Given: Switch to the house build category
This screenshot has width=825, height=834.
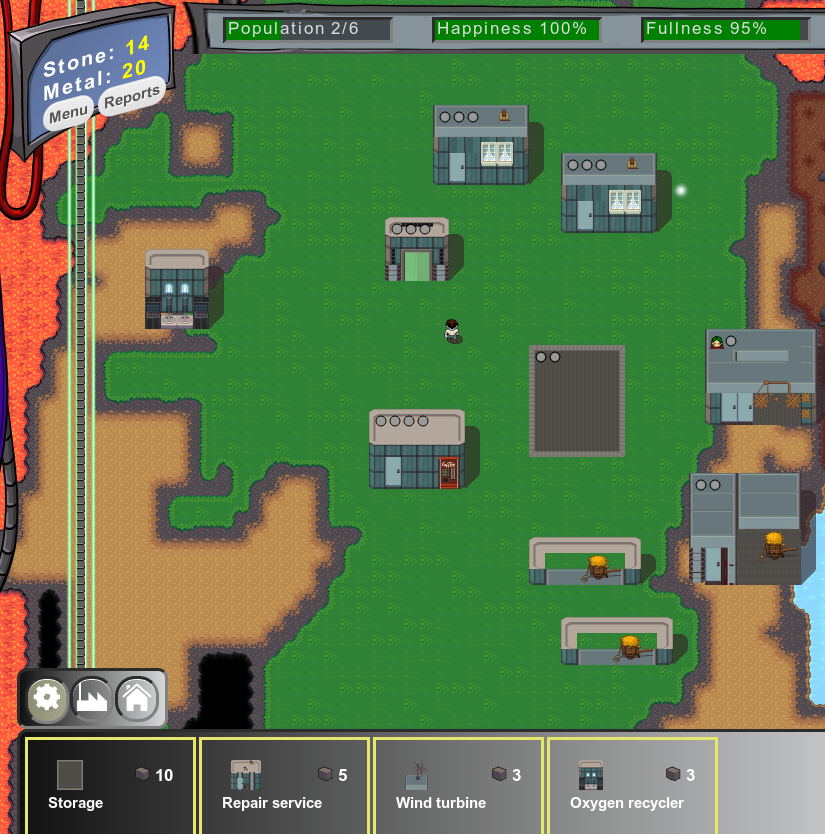Looking at the screenshot, I should click(x=137, y=698).
